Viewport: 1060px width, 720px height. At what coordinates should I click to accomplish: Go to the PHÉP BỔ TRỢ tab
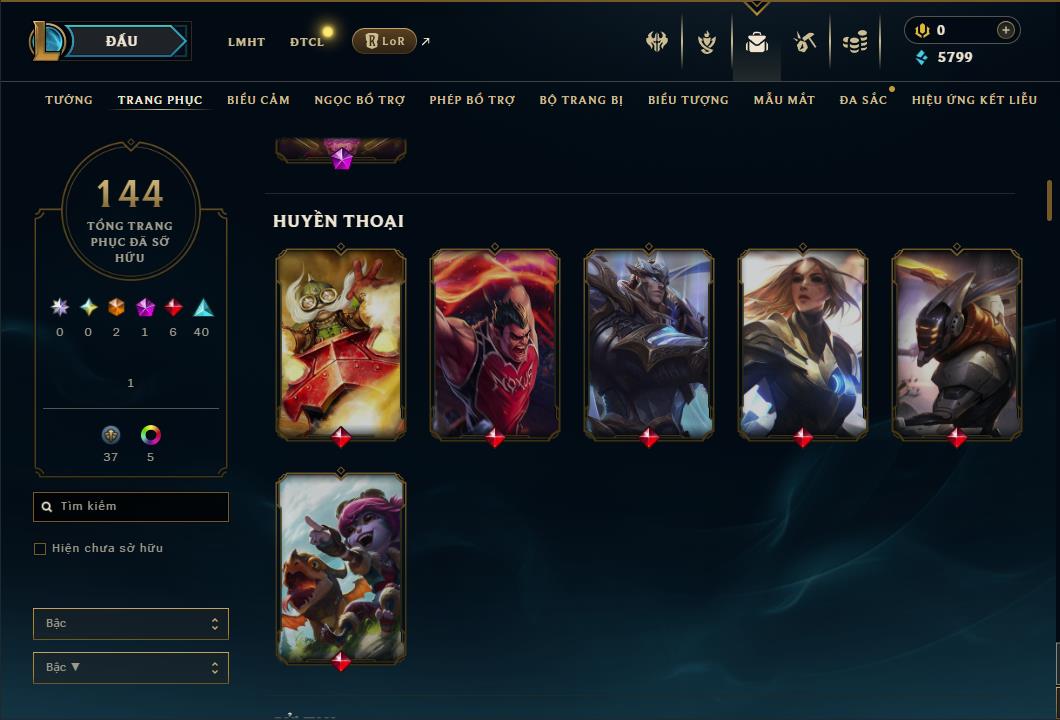point(472,100)
